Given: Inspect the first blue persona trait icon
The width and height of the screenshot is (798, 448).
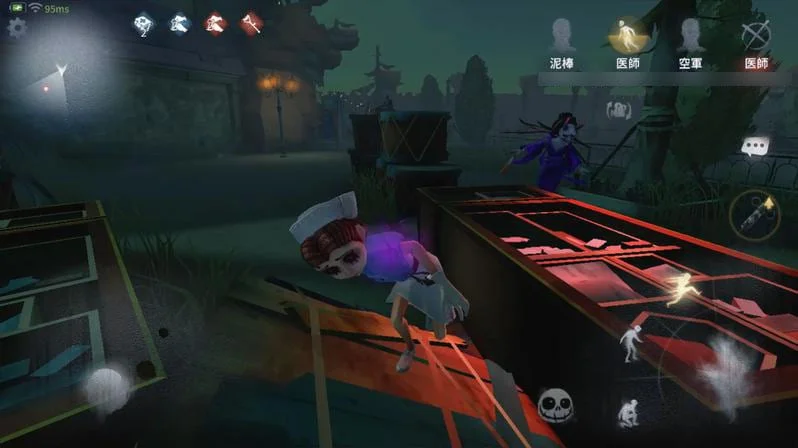Looking at the screenshot, I should tap(144, 23).
